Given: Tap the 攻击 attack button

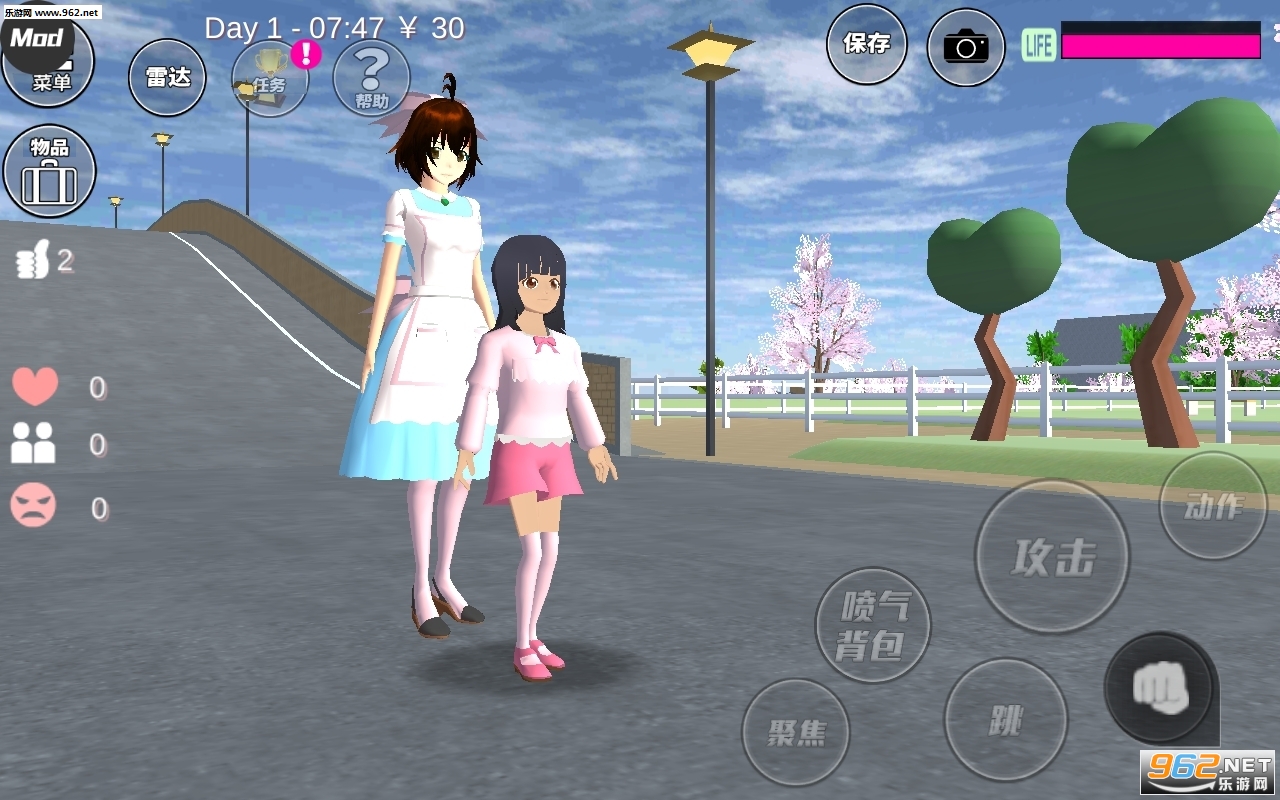Looking at the screenshot, I should click(x=1052, y=557).
